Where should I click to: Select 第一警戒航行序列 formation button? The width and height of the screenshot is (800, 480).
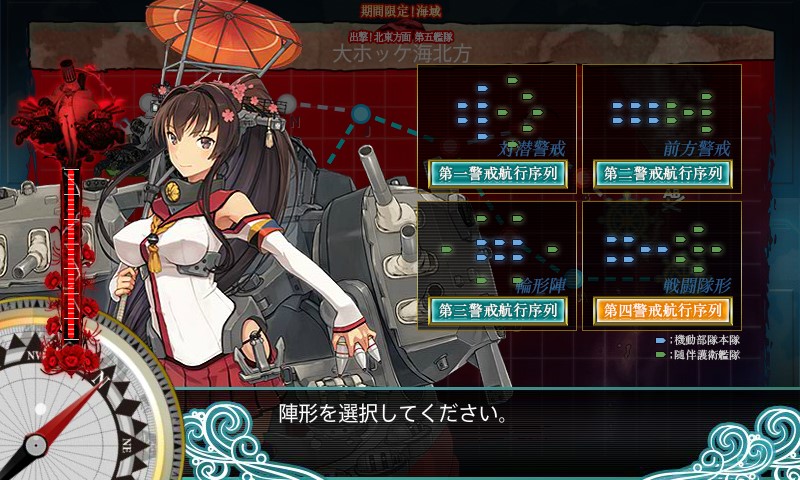point(497,173)
